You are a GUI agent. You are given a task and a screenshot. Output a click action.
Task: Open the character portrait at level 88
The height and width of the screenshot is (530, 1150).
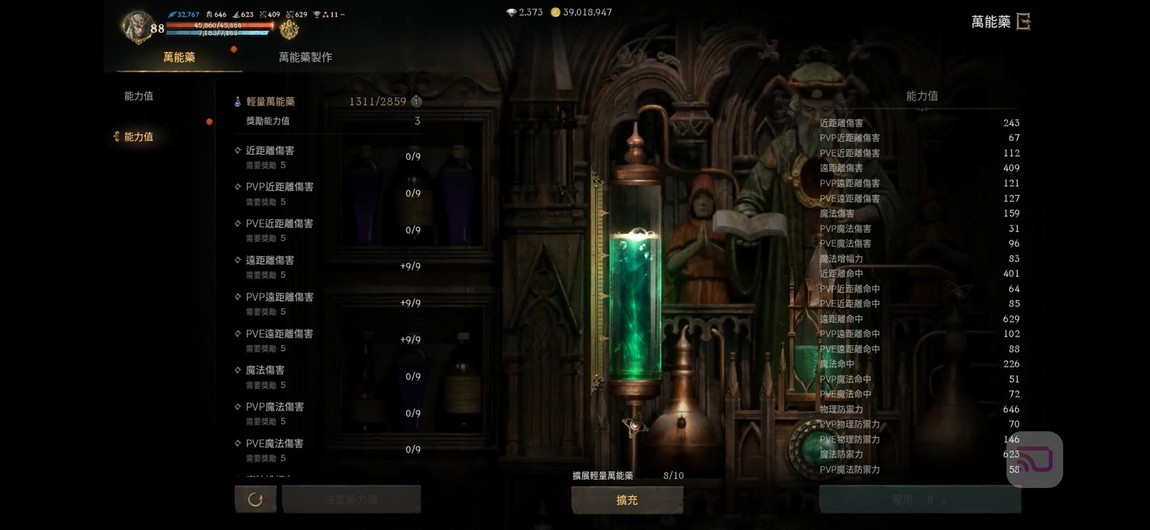tap(135, 26)
